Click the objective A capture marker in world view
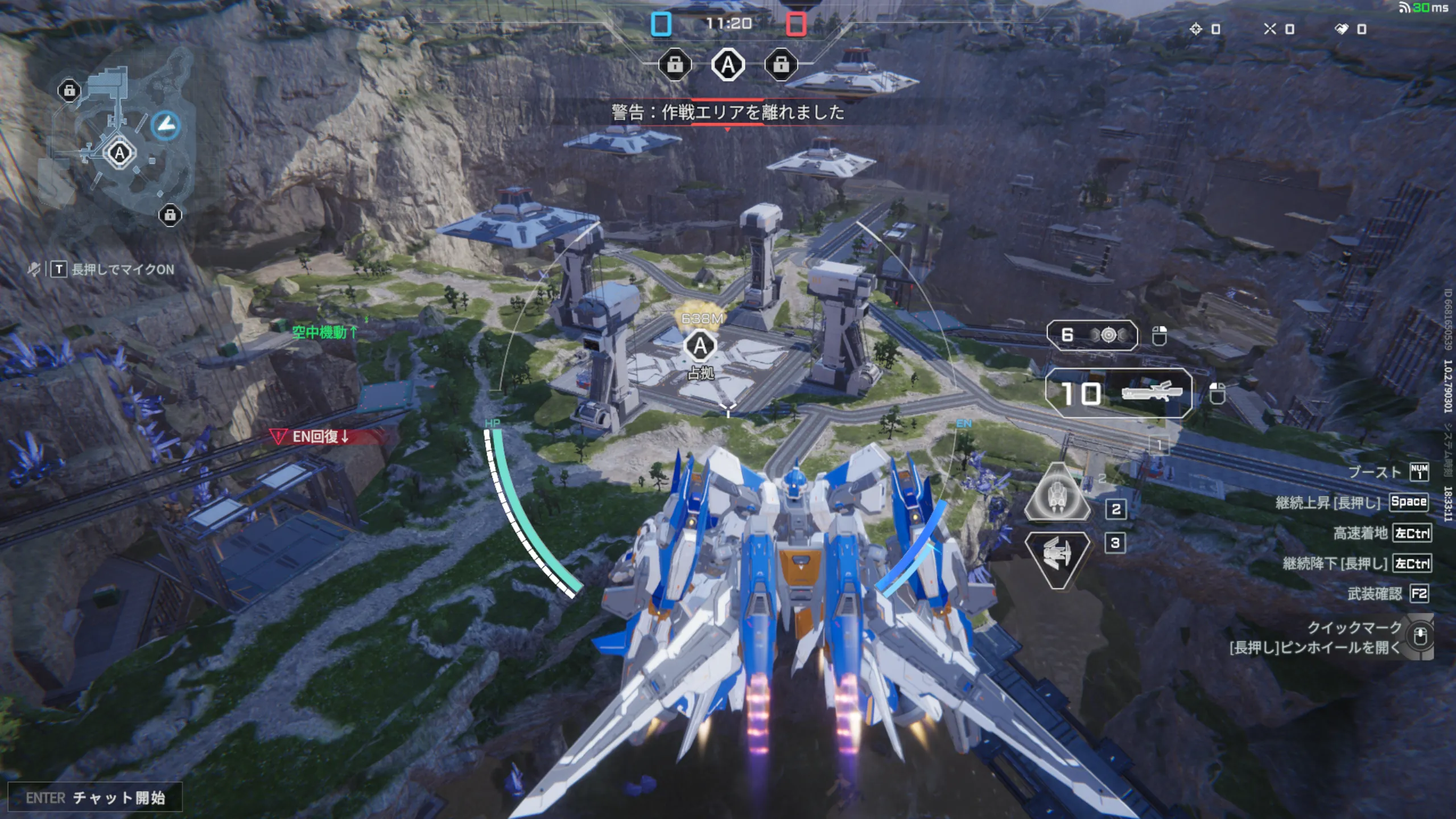Image resolution: width=1456 pixels, height=819 pixels. [x=700, y=347]
